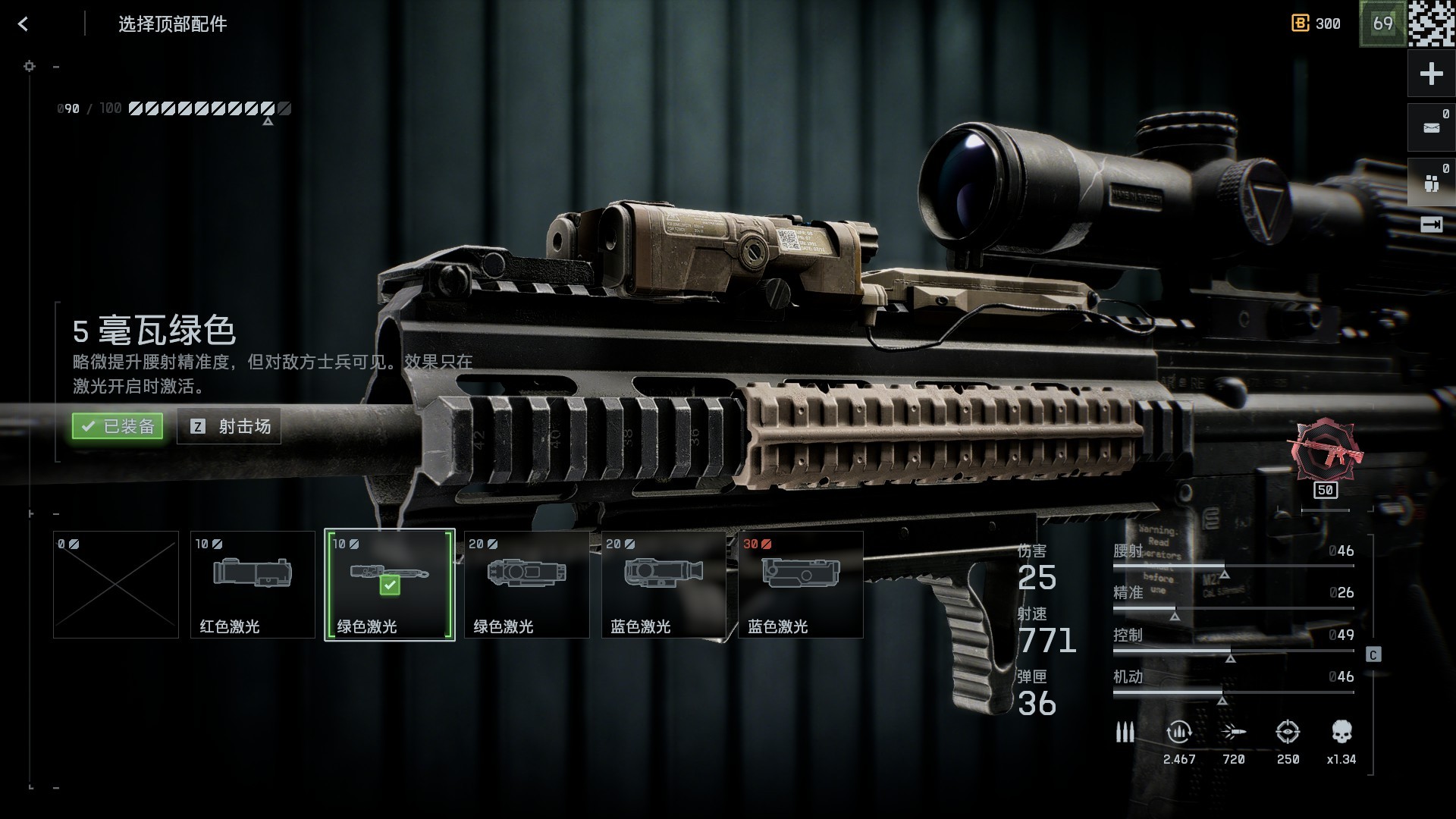
Task: Pick the green laser costing 20 points
Action: 526,585
